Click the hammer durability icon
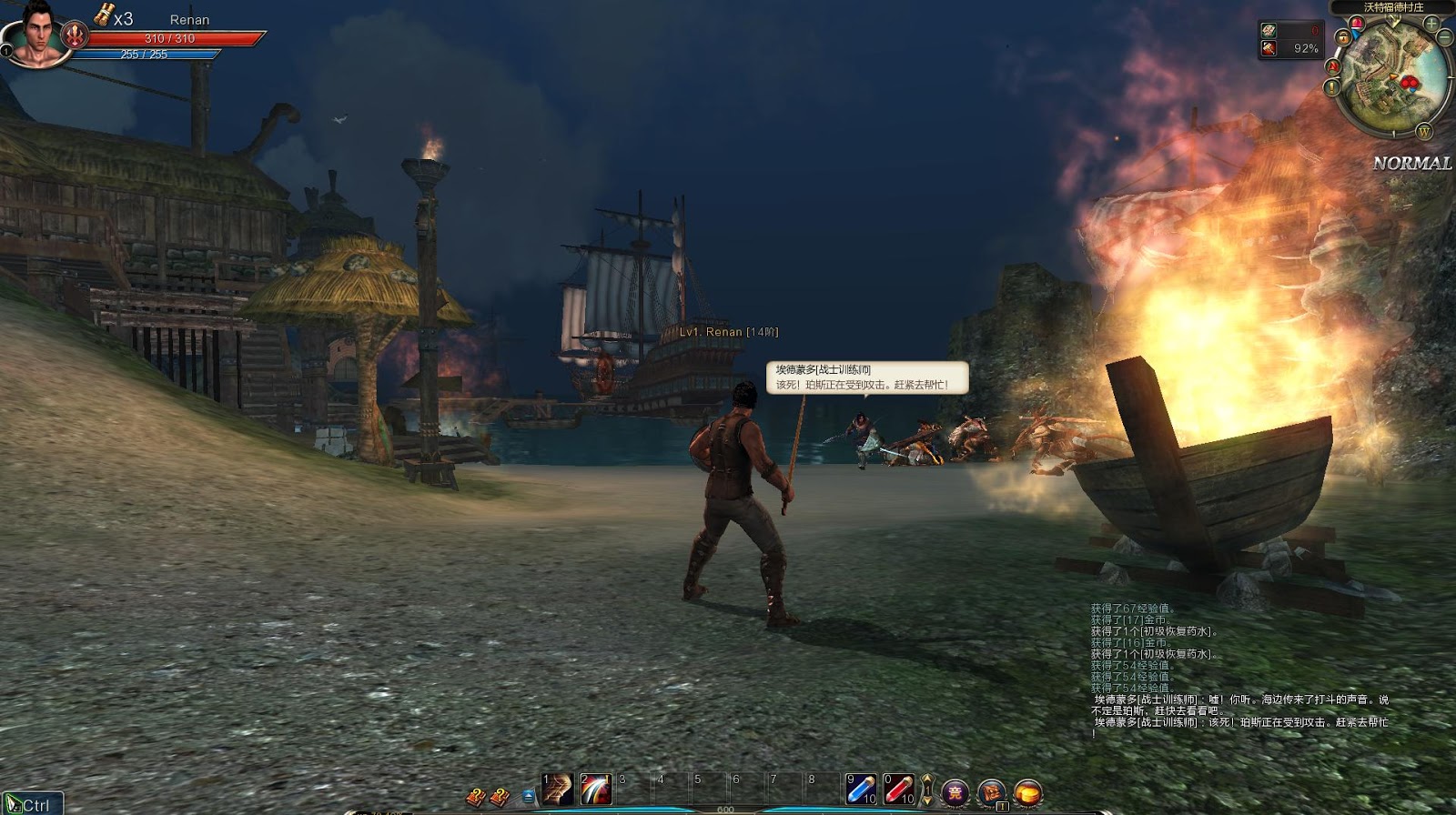Image resolution: width=1456 pixels, height=815 pixels. click(x=1269, y=48)
